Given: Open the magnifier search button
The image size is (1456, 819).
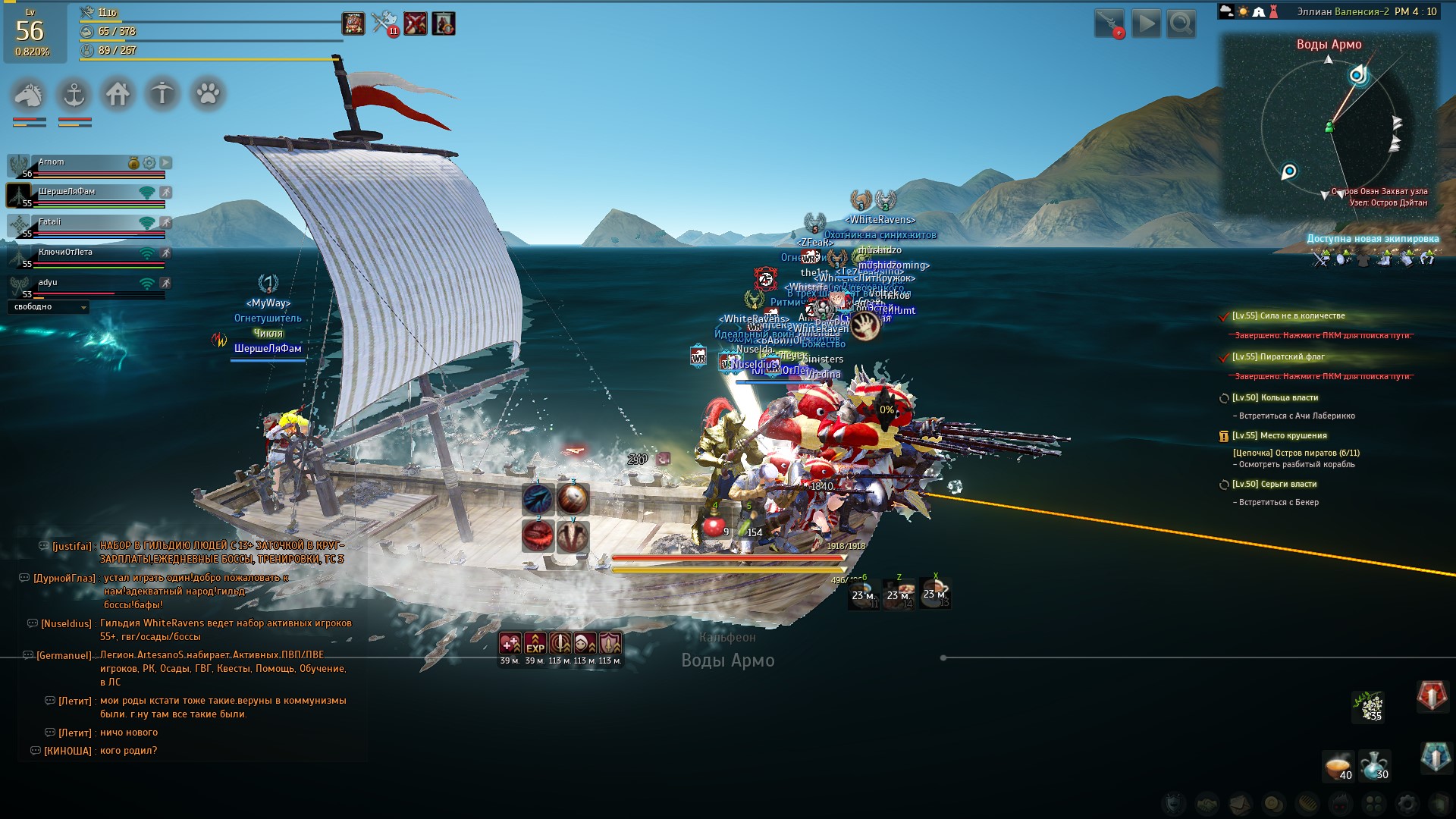Looking at the screenshot, I should (x=1181, y=24).
